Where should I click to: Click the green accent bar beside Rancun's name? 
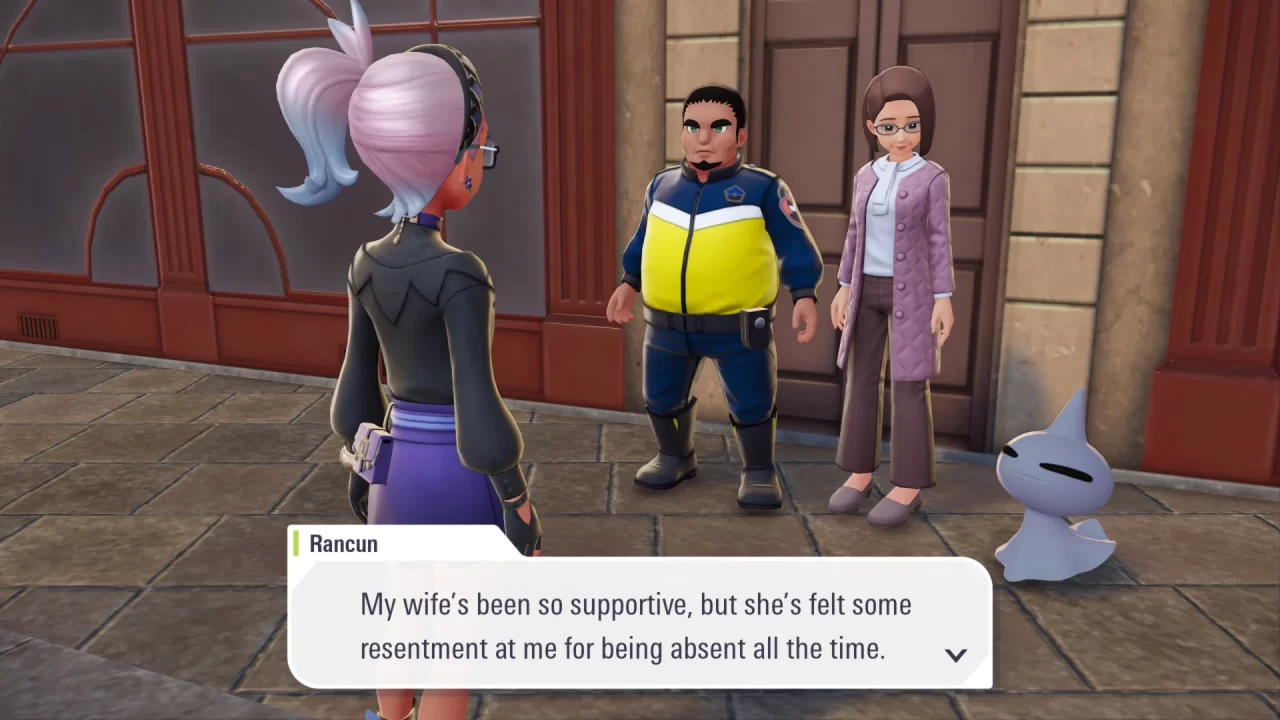coord(297,544)
